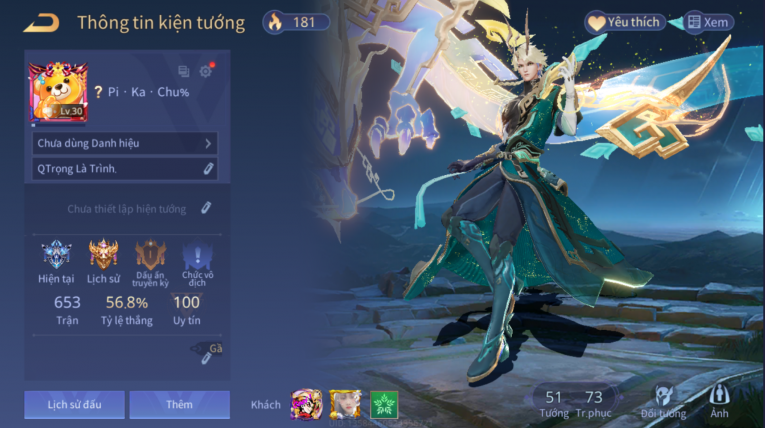The height and width of the screenshot is (428, 765).
Task: Go back using the top-left arrow
Action: 41,22
